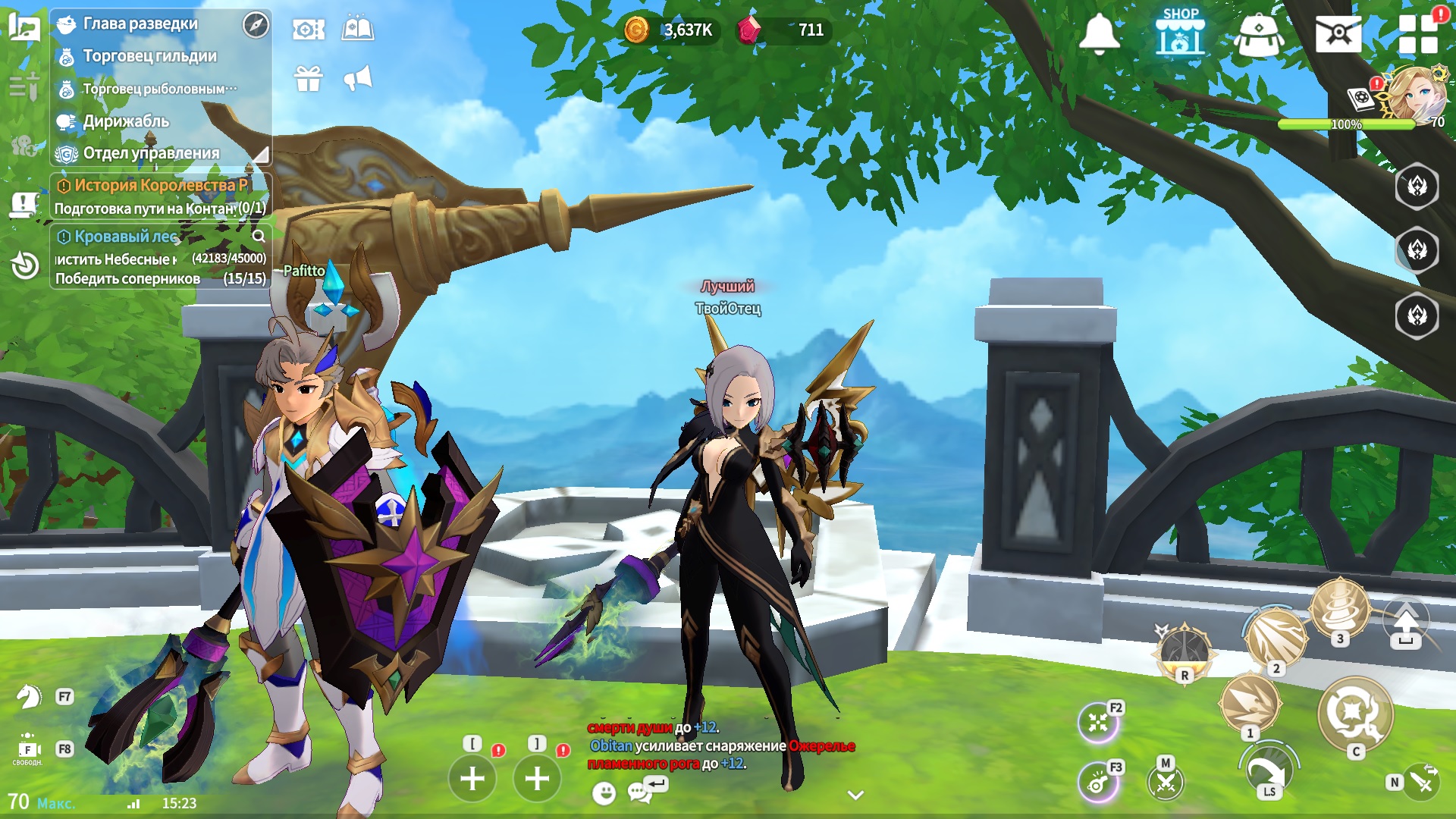Open the four-square main menu grid
The image size is (1456, 819).
(x=1418, y=33)
